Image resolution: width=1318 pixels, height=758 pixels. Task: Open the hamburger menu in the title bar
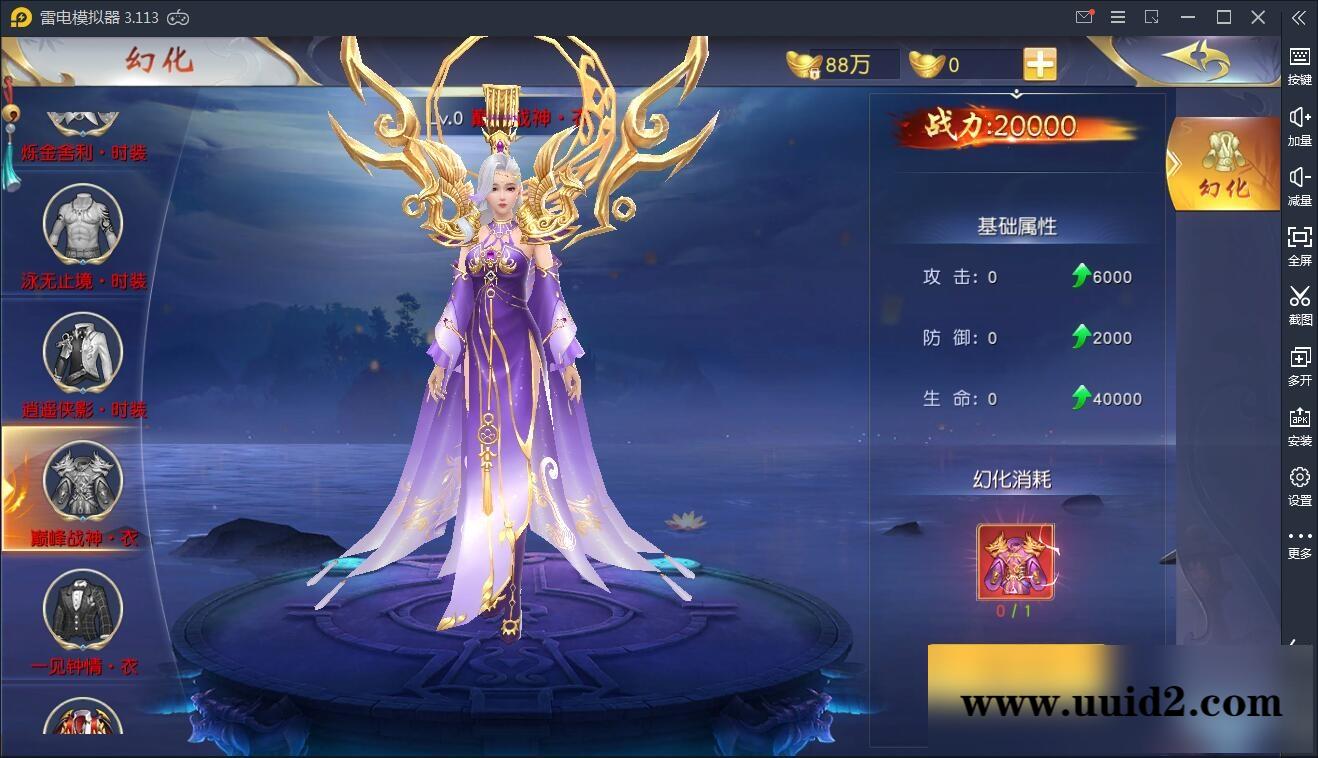point(1117,17)
